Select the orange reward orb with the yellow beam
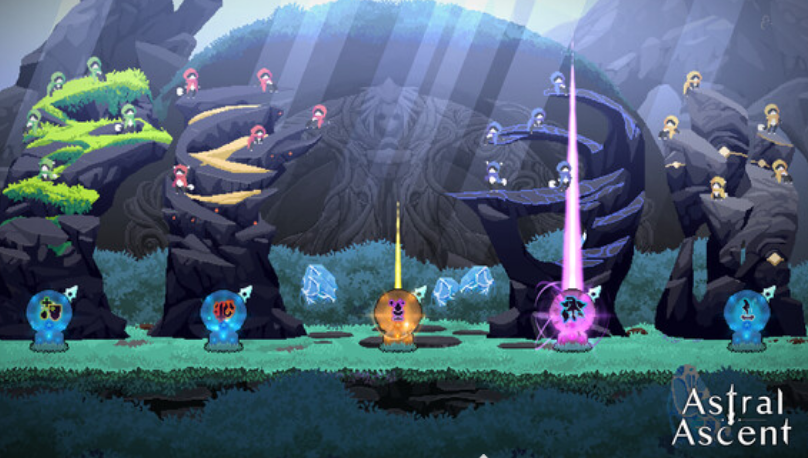 point(397,311)
